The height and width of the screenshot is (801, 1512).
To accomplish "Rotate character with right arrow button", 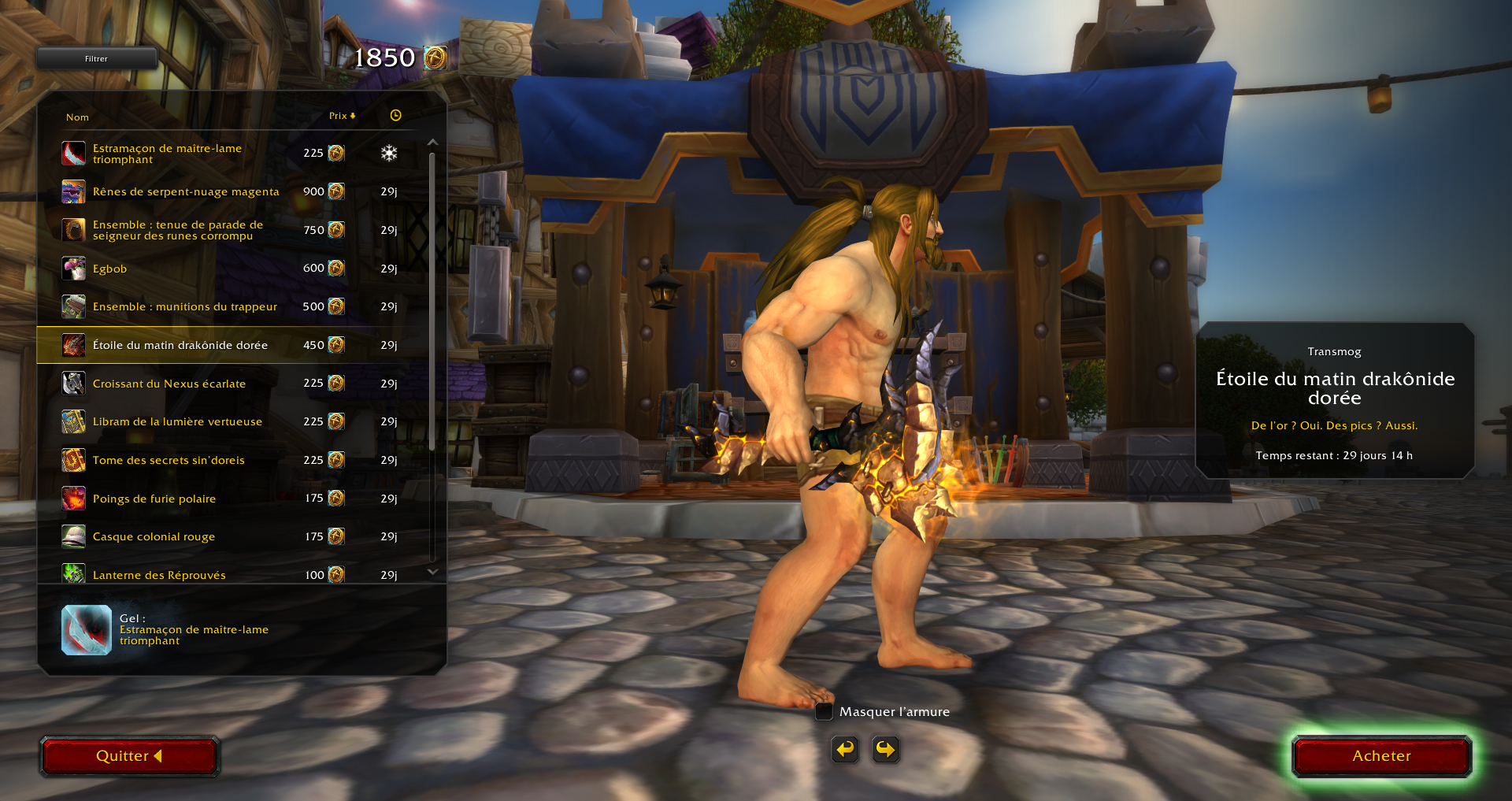I will (x=885, y=749).
